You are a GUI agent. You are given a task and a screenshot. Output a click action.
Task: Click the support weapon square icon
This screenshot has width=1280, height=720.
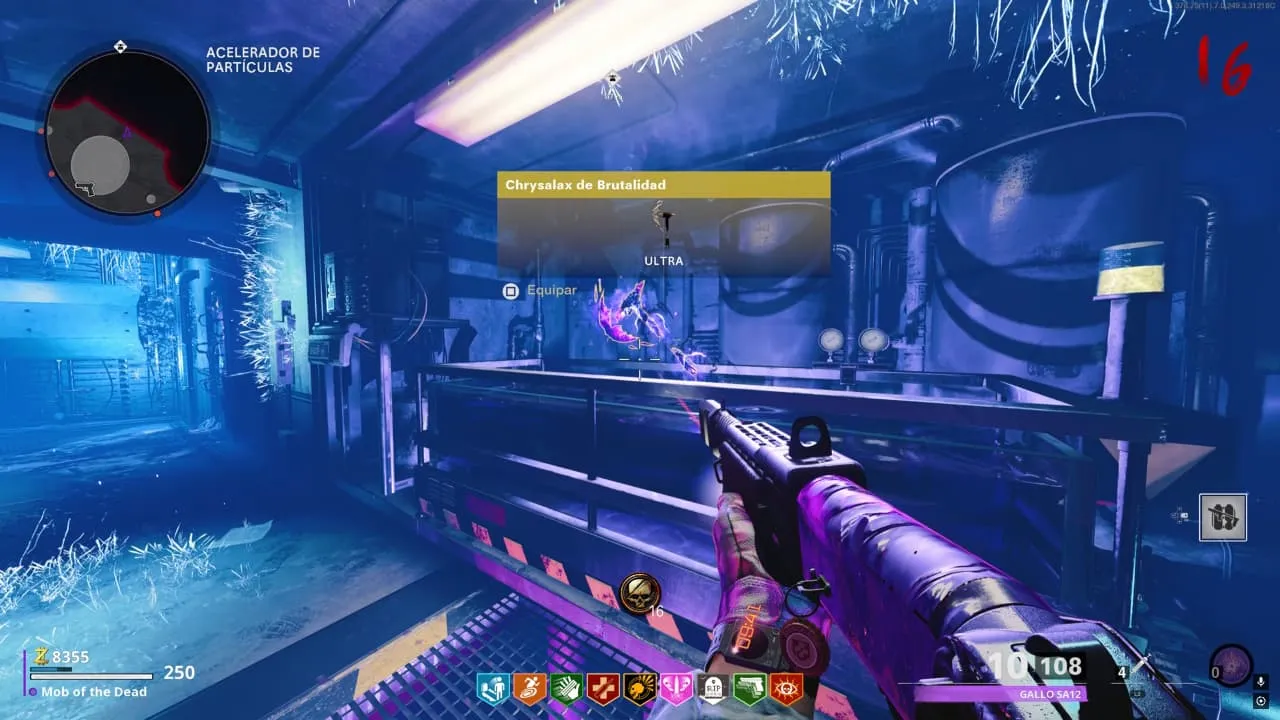(x=1223, y=517)
